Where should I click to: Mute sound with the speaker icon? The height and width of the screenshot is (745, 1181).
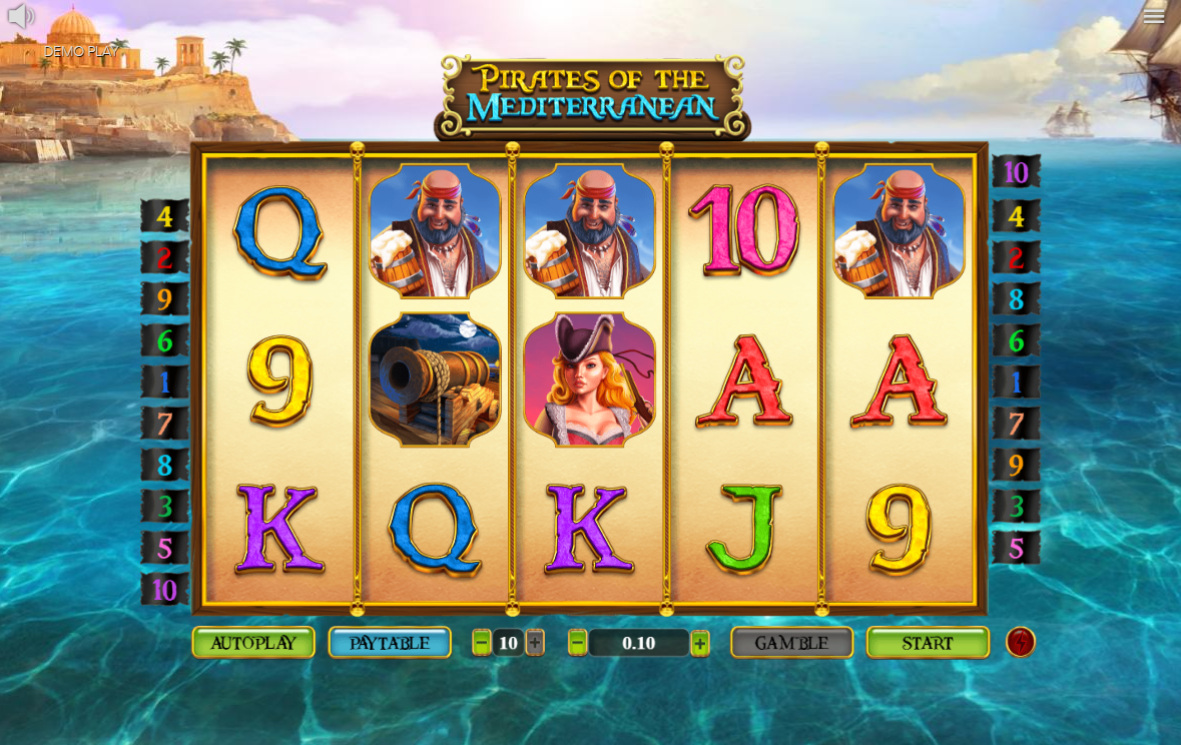pyautogui.click(x=21, y=16)
